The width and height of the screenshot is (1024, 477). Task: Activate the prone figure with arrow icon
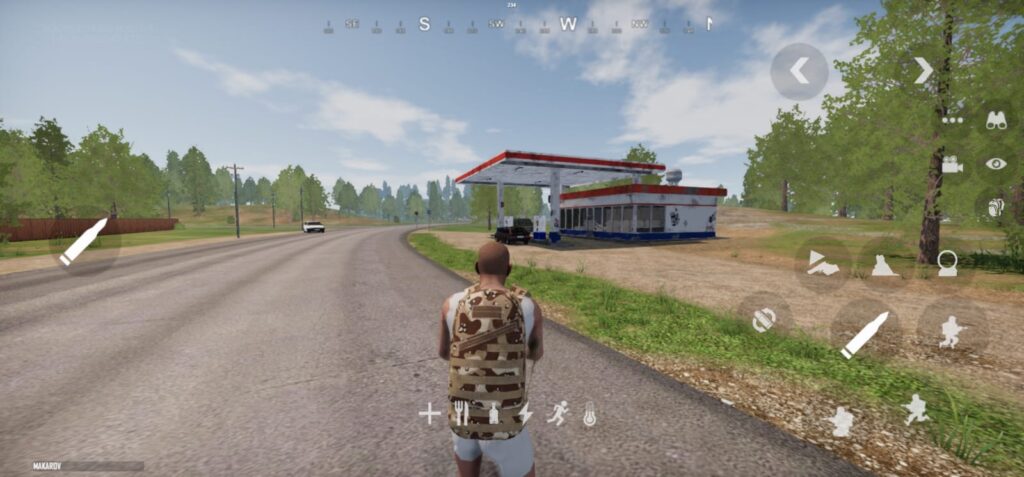pyautogui.click(x=823, y=264)
